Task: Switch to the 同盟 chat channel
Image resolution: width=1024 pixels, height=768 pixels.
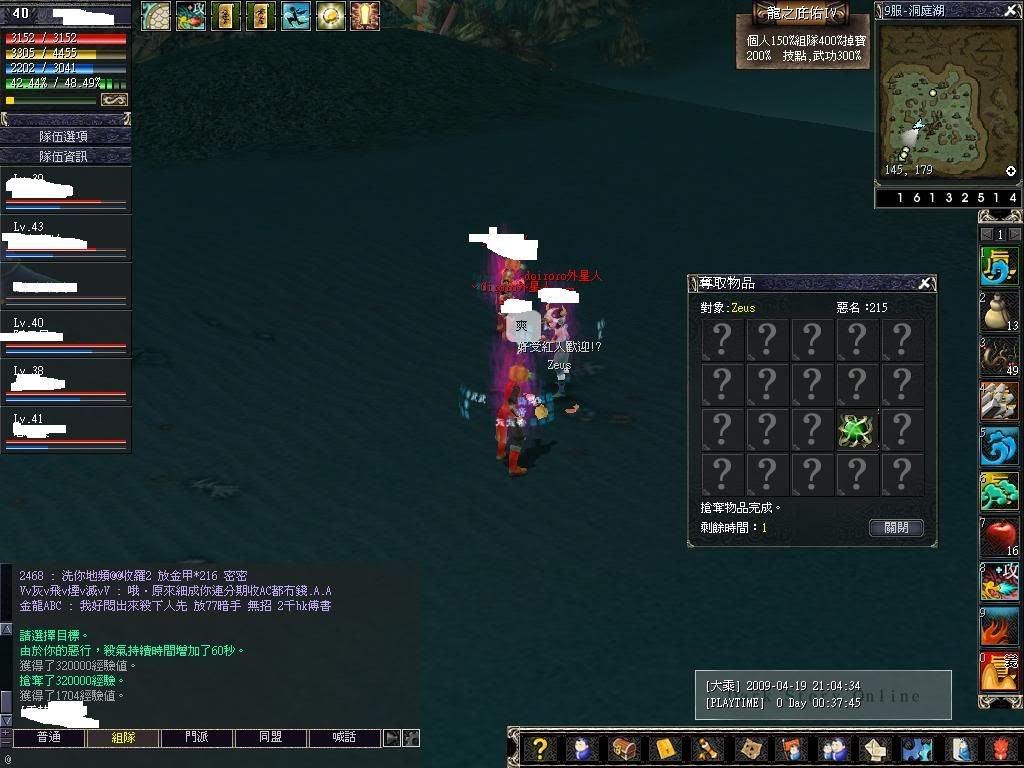Action: (x=271, y=738)
